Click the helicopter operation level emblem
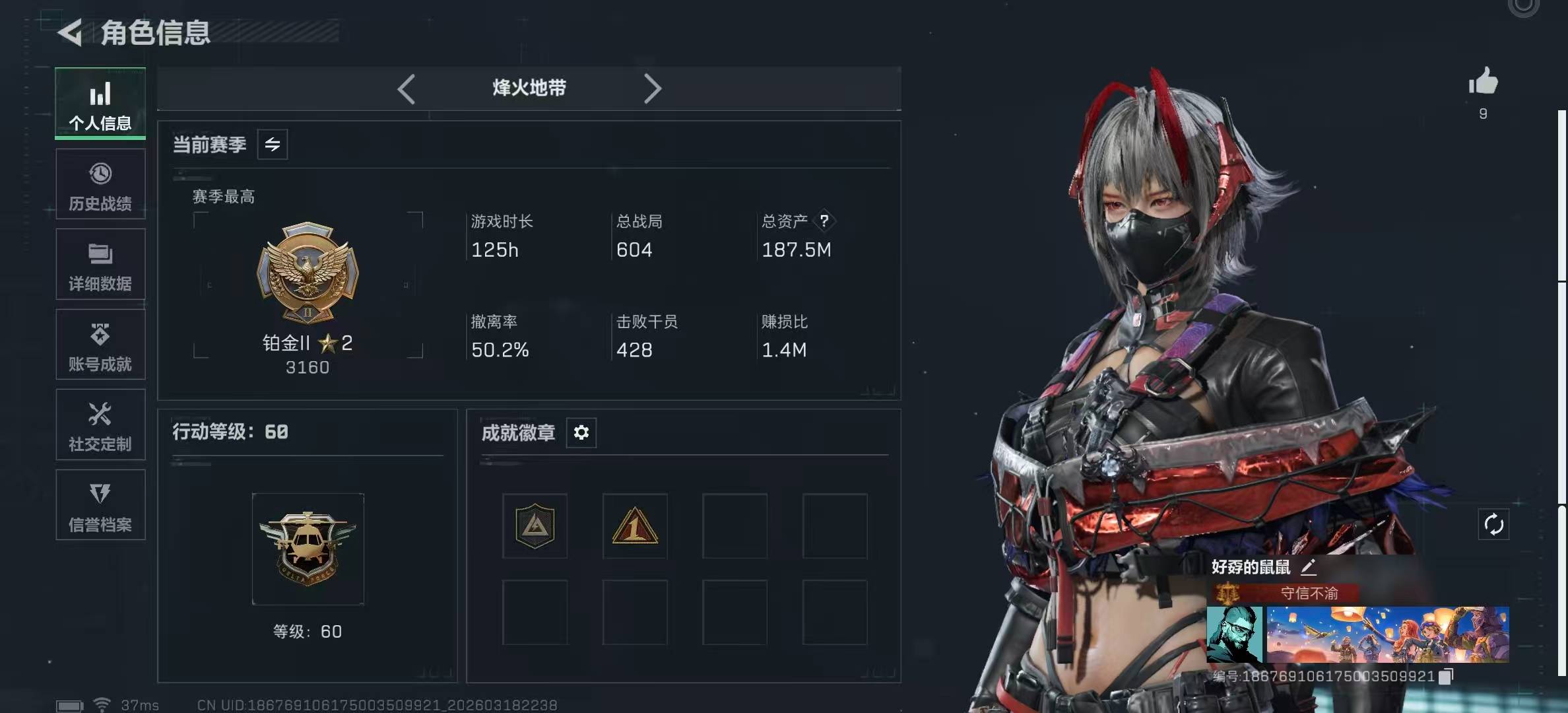 (x=308, y=549)
